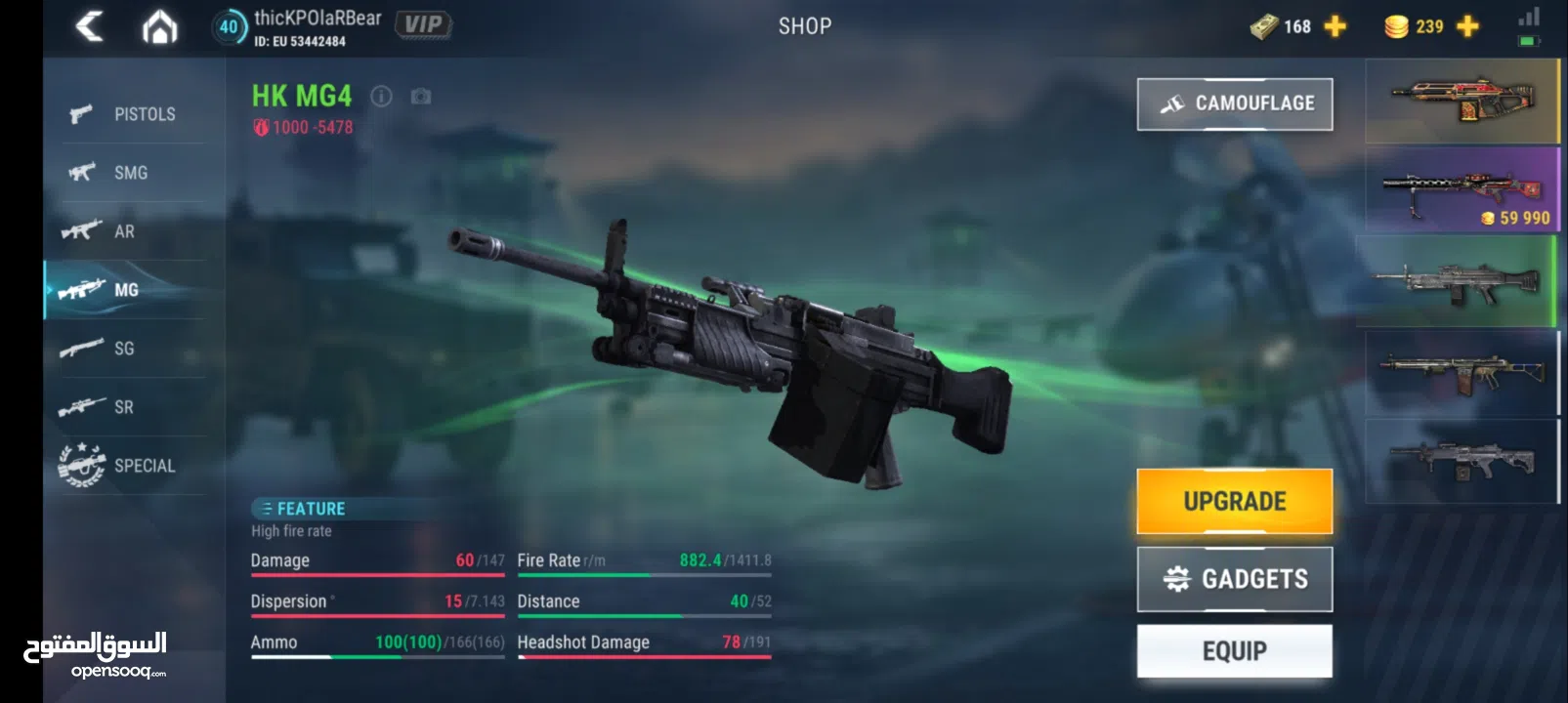Screen dimensions: 1568x703
Task: Click EQUIP to equip the weapon
Action: pyautogui.click(x=1234, y=649)
